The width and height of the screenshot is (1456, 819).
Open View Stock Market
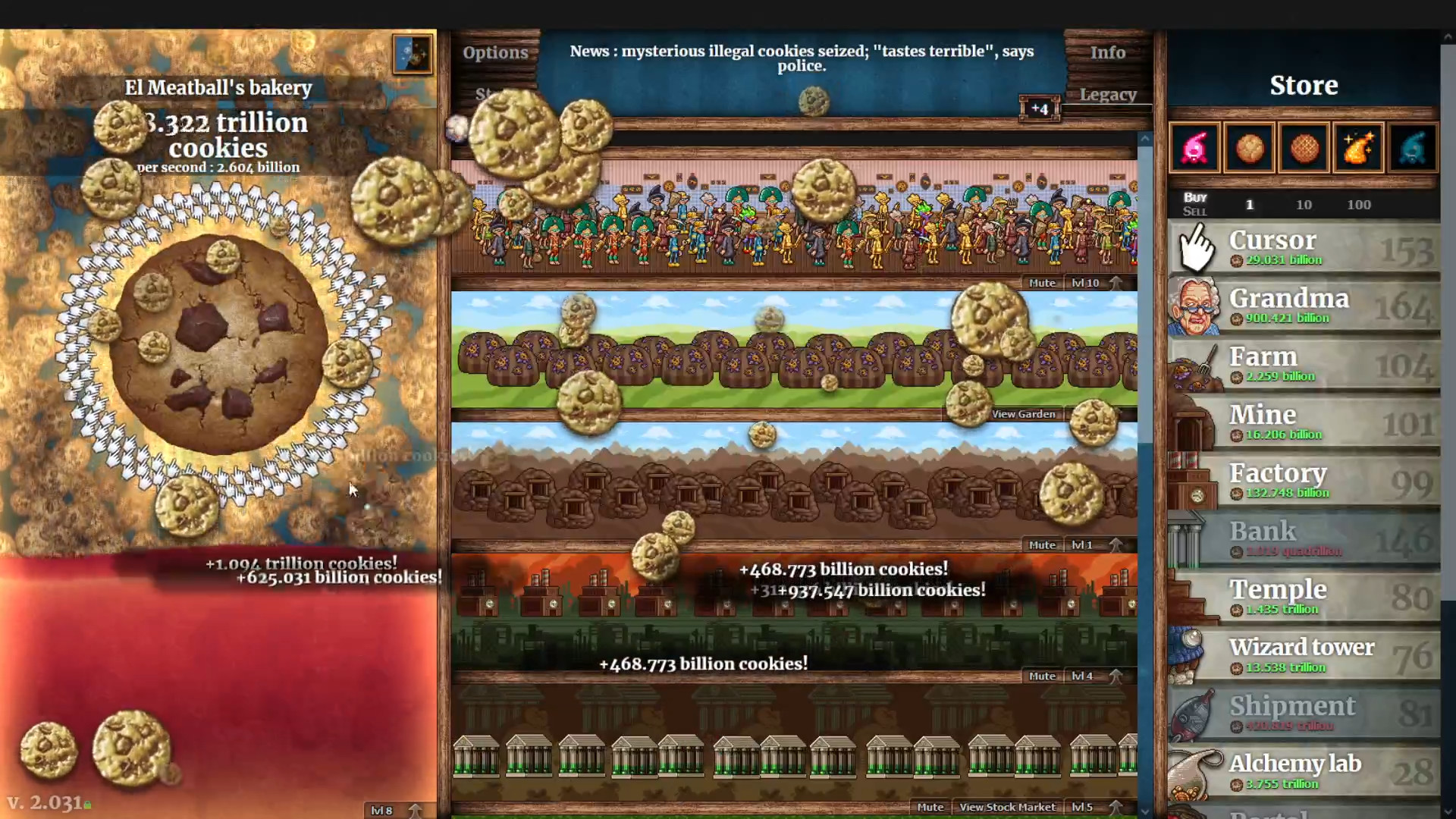[x=1008, y=807]
